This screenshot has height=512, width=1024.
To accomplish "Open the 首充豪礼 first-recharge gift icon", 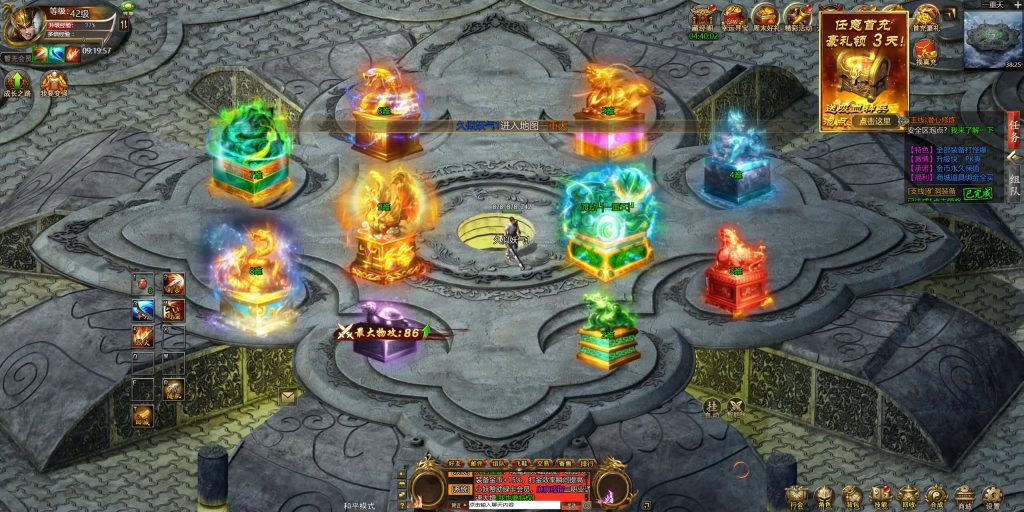I will pos(926,18).
